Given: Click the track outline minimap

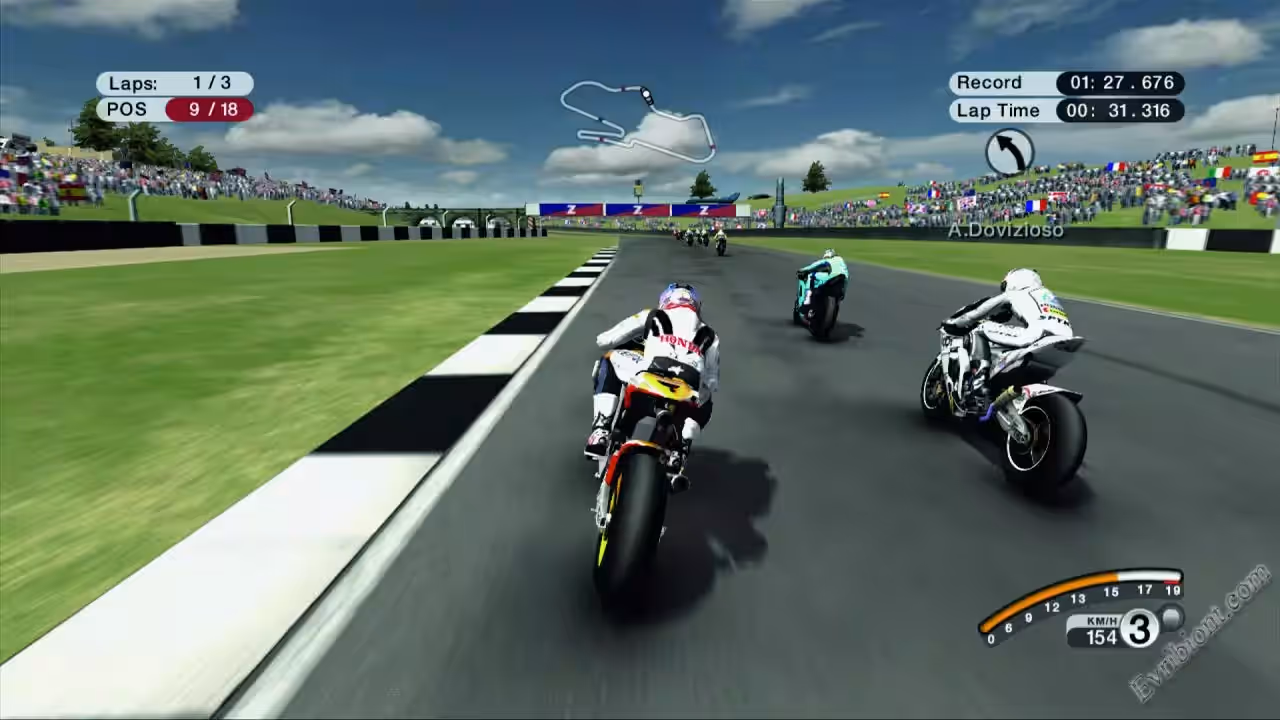Looking at the screenshot, I should 637,119.
